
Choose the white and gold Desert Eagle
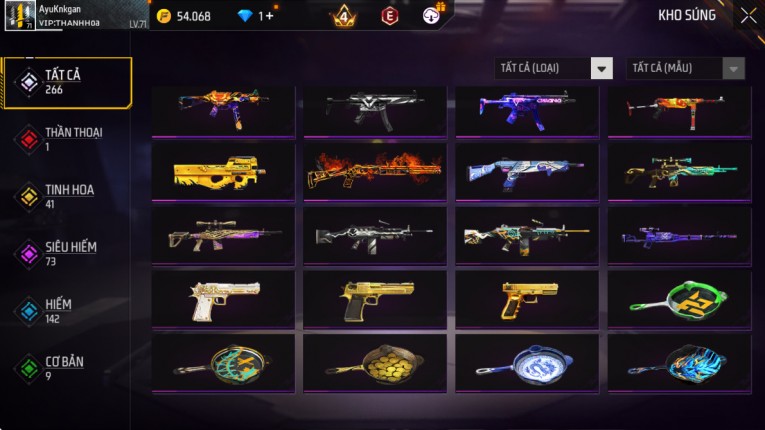pos(223,299)
